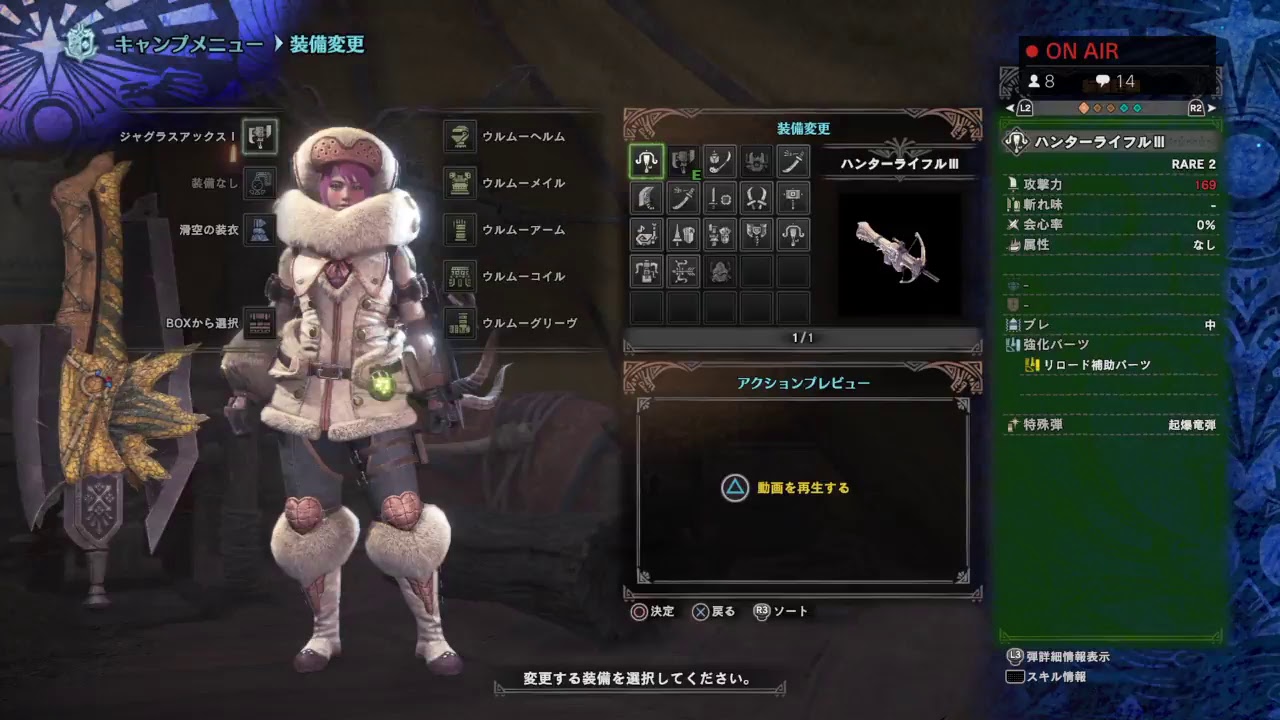Select the sword and shield weapon icon
Image resolution: width=1280 pixels, height=720 pixels.
(x=721, y=198)
